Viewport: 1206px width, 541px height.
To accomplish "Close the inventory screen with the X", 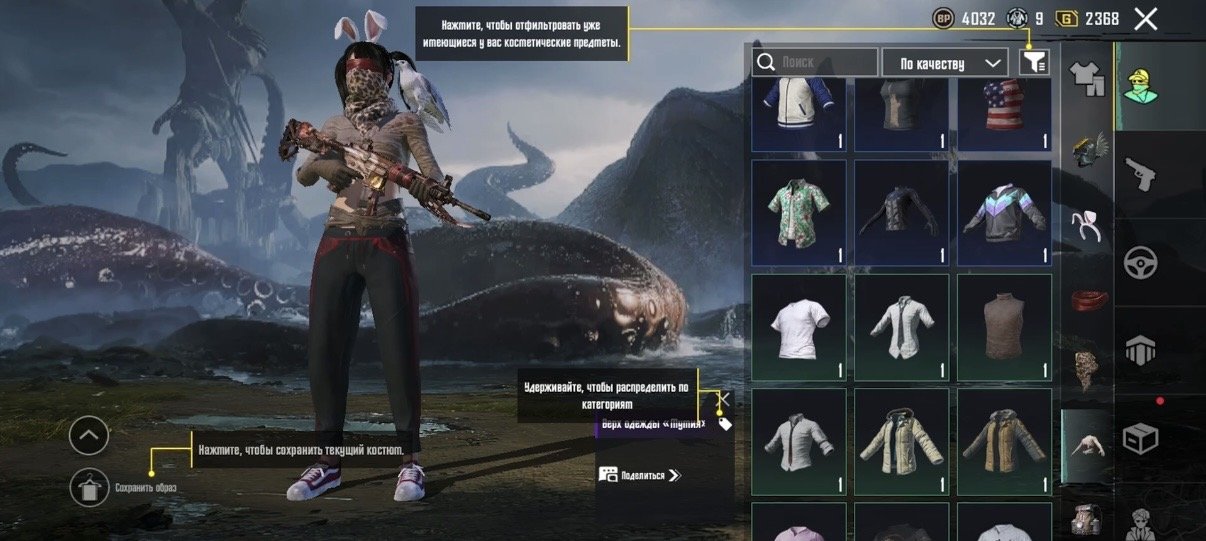I will click(x=1146, y=18).
